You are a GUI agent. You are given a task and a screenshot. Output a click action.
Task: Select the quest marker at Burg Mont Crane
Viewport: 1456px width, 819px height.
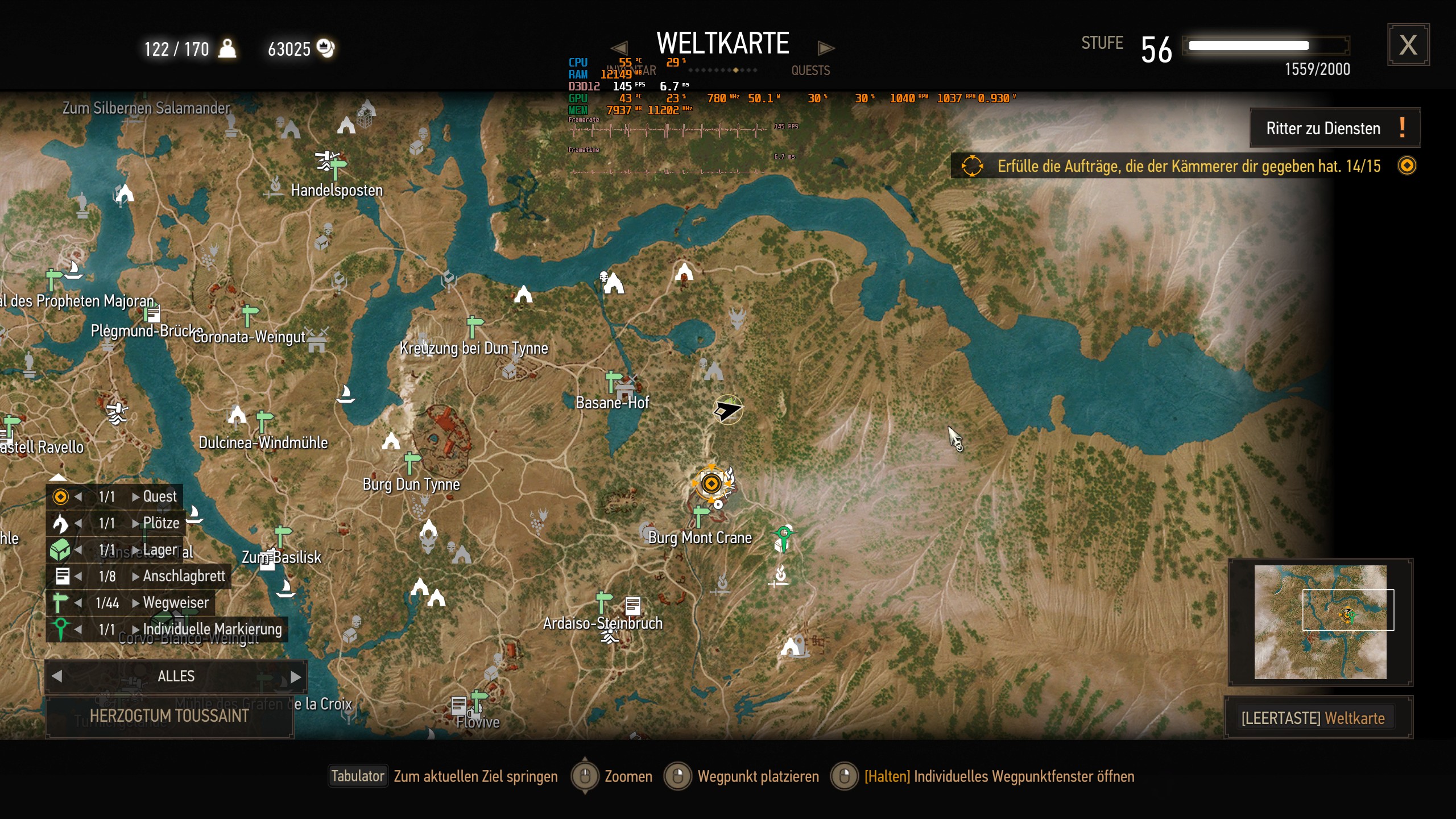click(713, 483)
